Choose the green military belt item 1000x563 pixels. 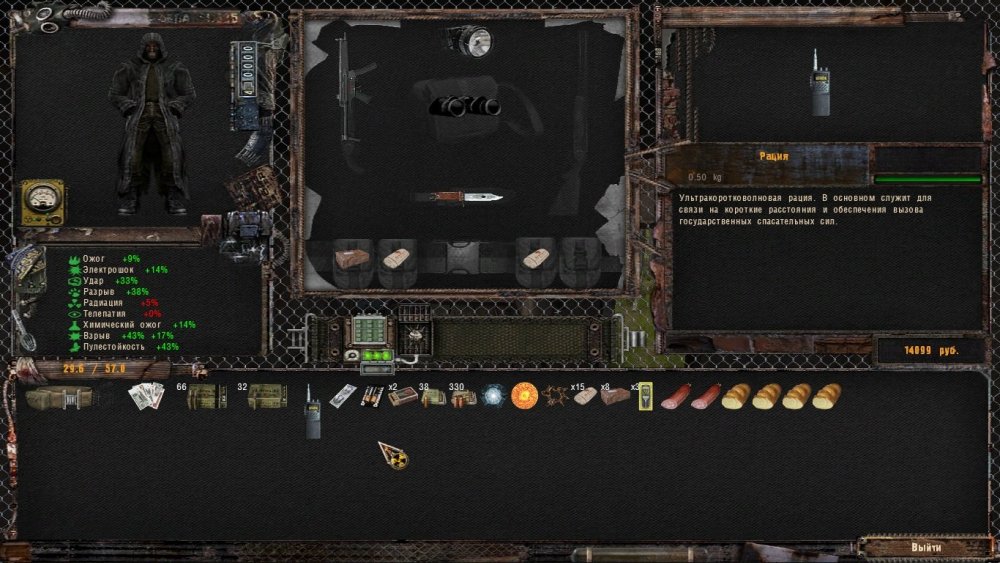[58, 397]
